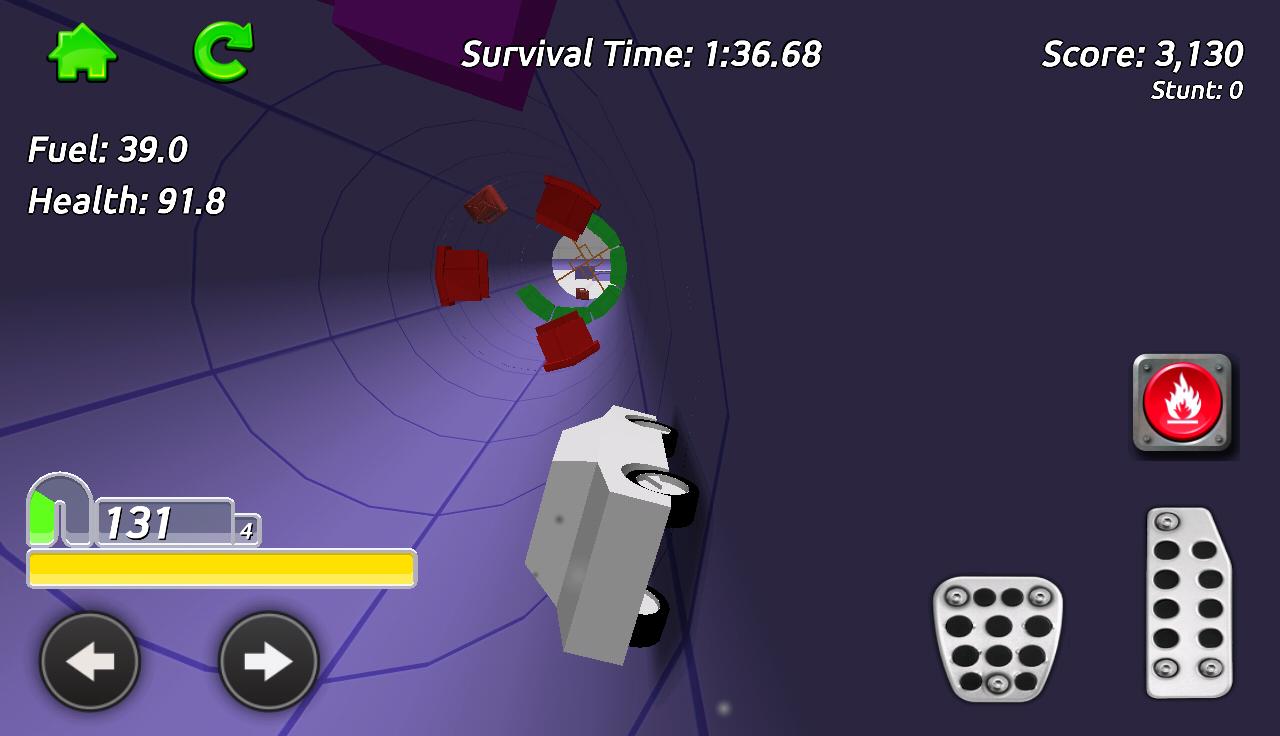Tap the left steering arrow icon
The image size is (1280, 736).
[x=88, y=660]
